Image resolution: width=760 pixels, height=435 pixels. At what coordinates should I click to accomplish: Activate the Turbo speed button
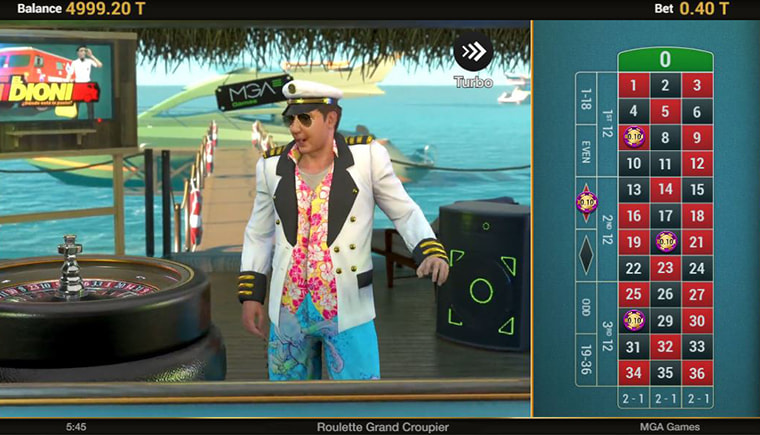(x=472, y=53)
